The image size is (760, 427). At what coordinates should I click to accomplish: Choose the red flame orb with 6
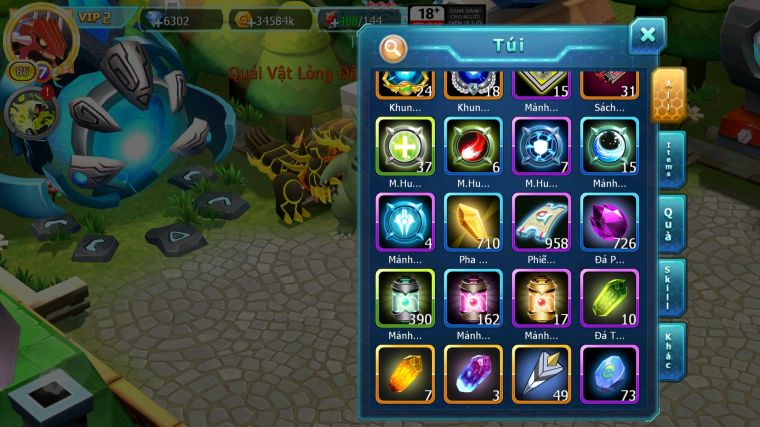click(473, 147)
